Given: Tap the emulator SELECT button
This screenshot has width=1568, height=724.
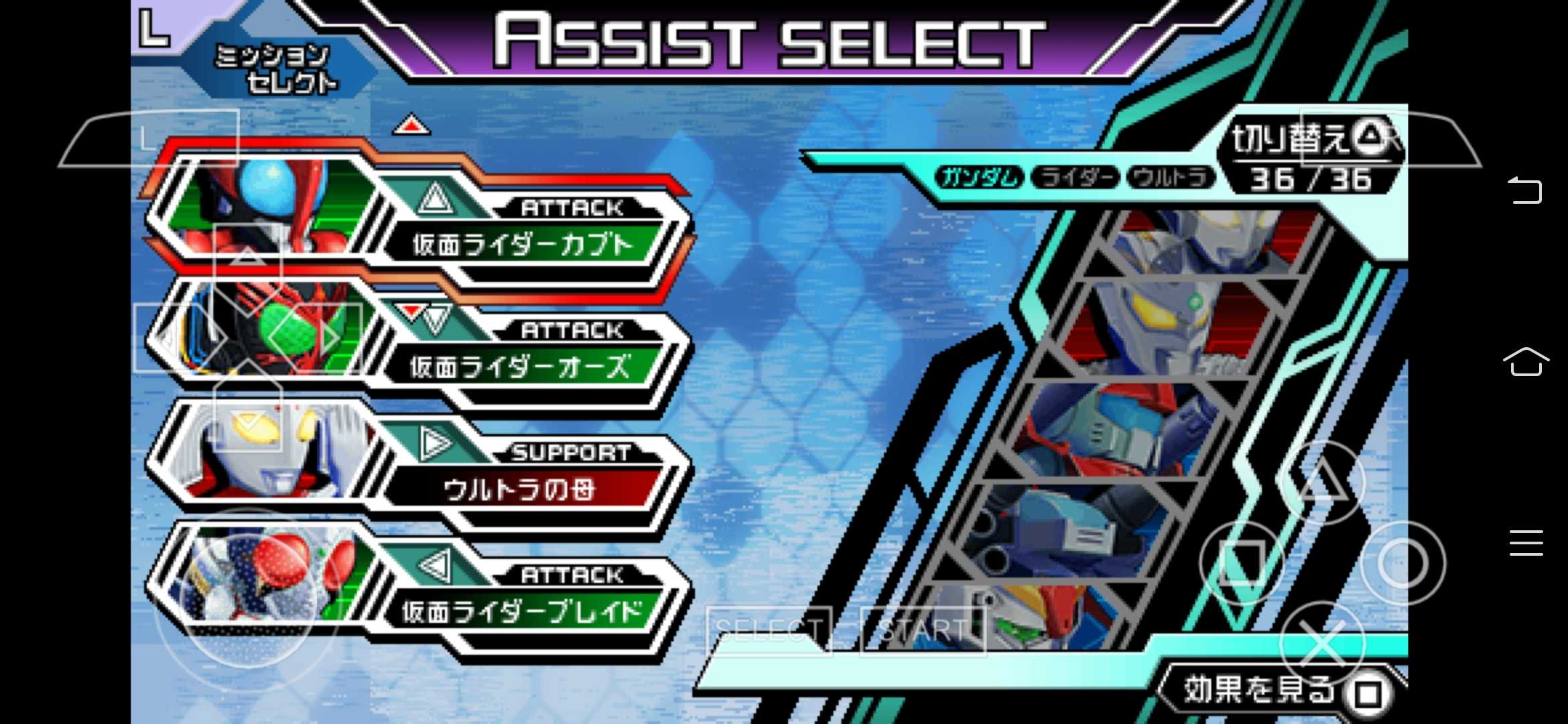Looking at the screenshot, I should click(x=769, y=630).
